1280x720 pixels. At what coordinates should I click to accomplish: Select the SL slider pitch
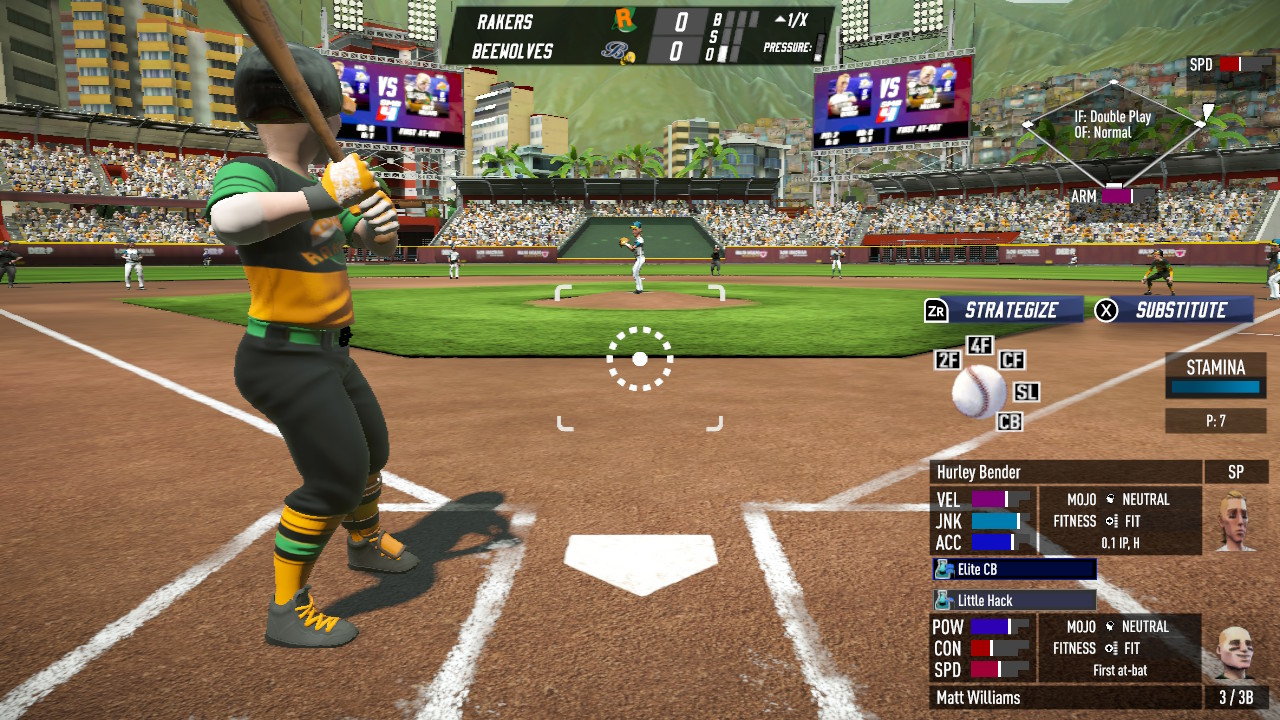click(x=1026, y=392)
